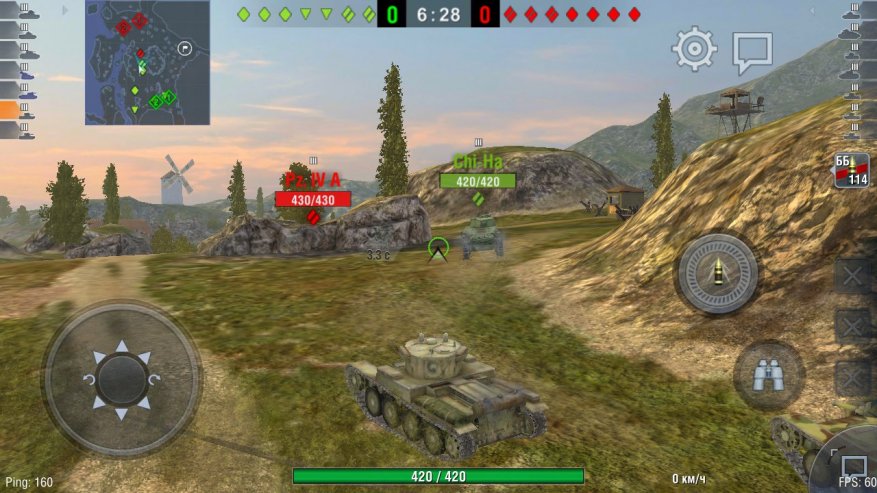Image resolution: width=877 pixels, height=493 pixels.
Task: Tap the minimap
Action: (147, 62)
